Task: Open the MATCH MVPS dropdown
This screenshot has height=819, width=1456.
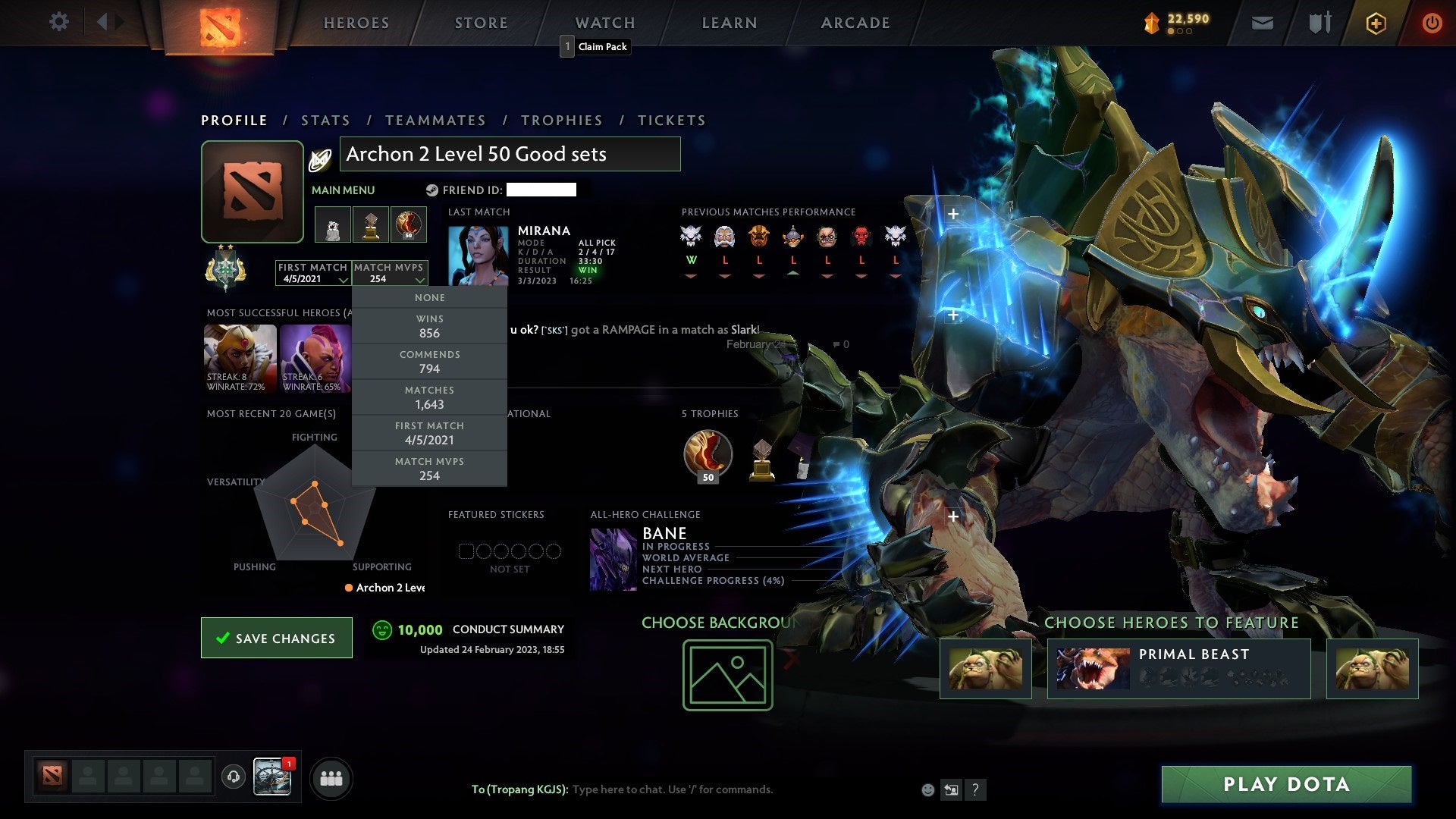Action: (388, 275)
